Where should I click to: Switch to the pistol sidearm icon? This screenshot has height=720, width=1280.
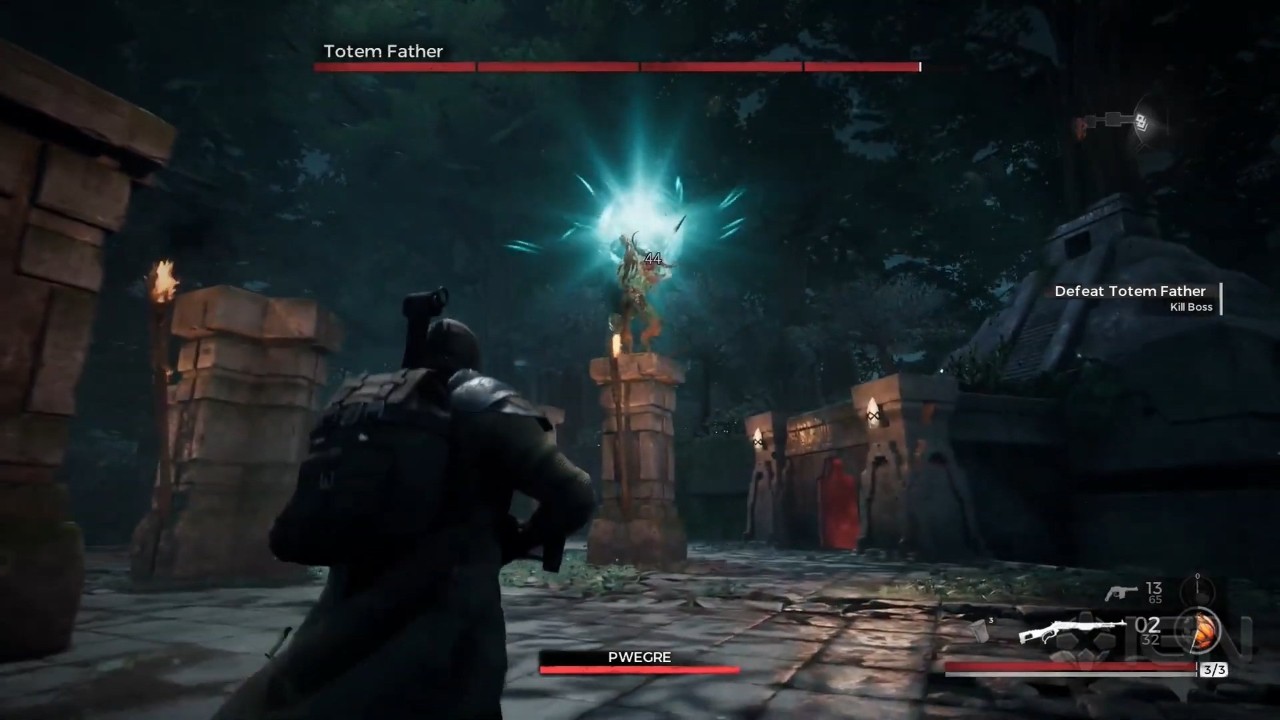click(x=1120, y=592)
